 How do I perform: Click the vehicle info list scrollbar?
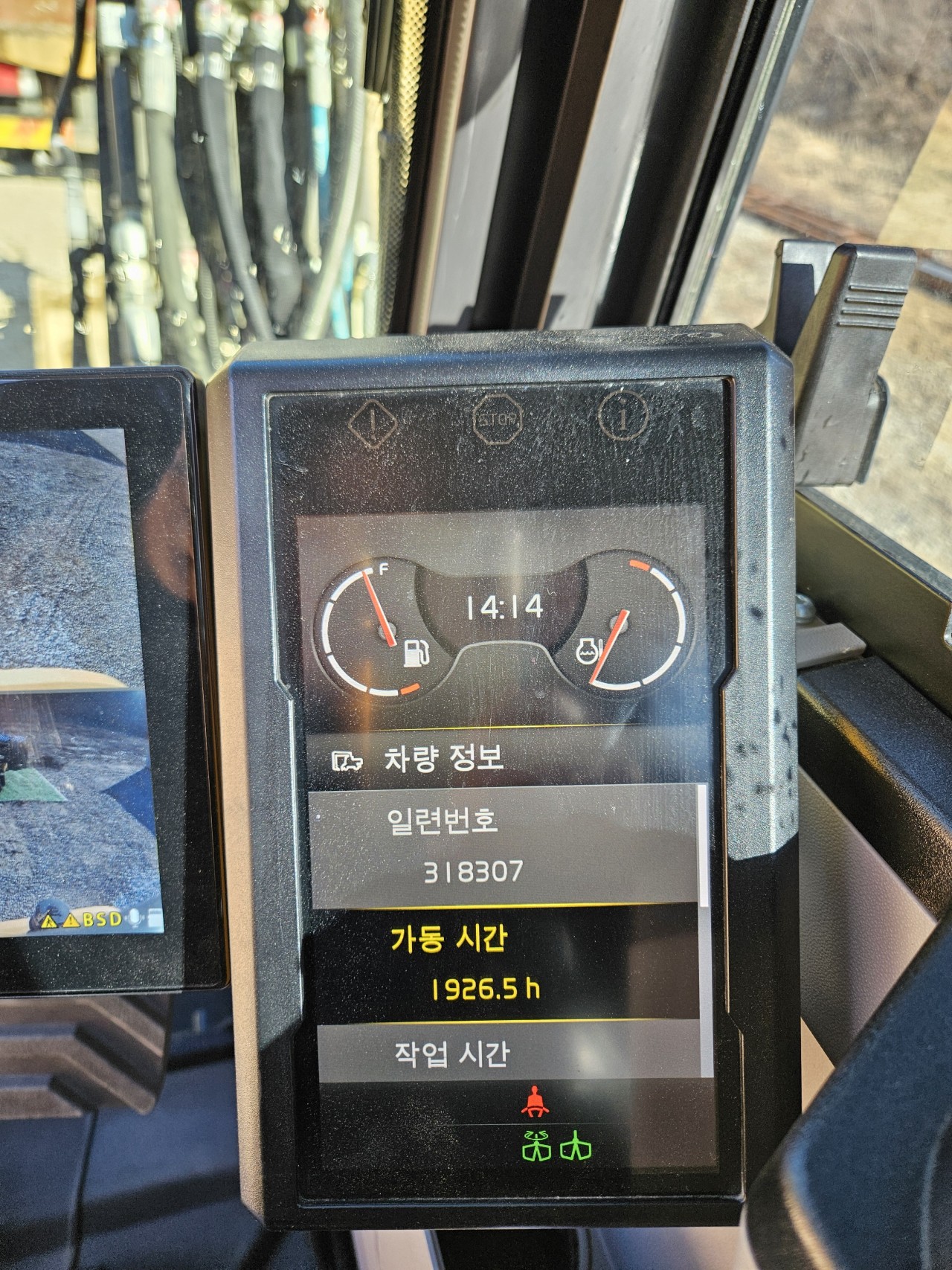(x=705, y=847)
